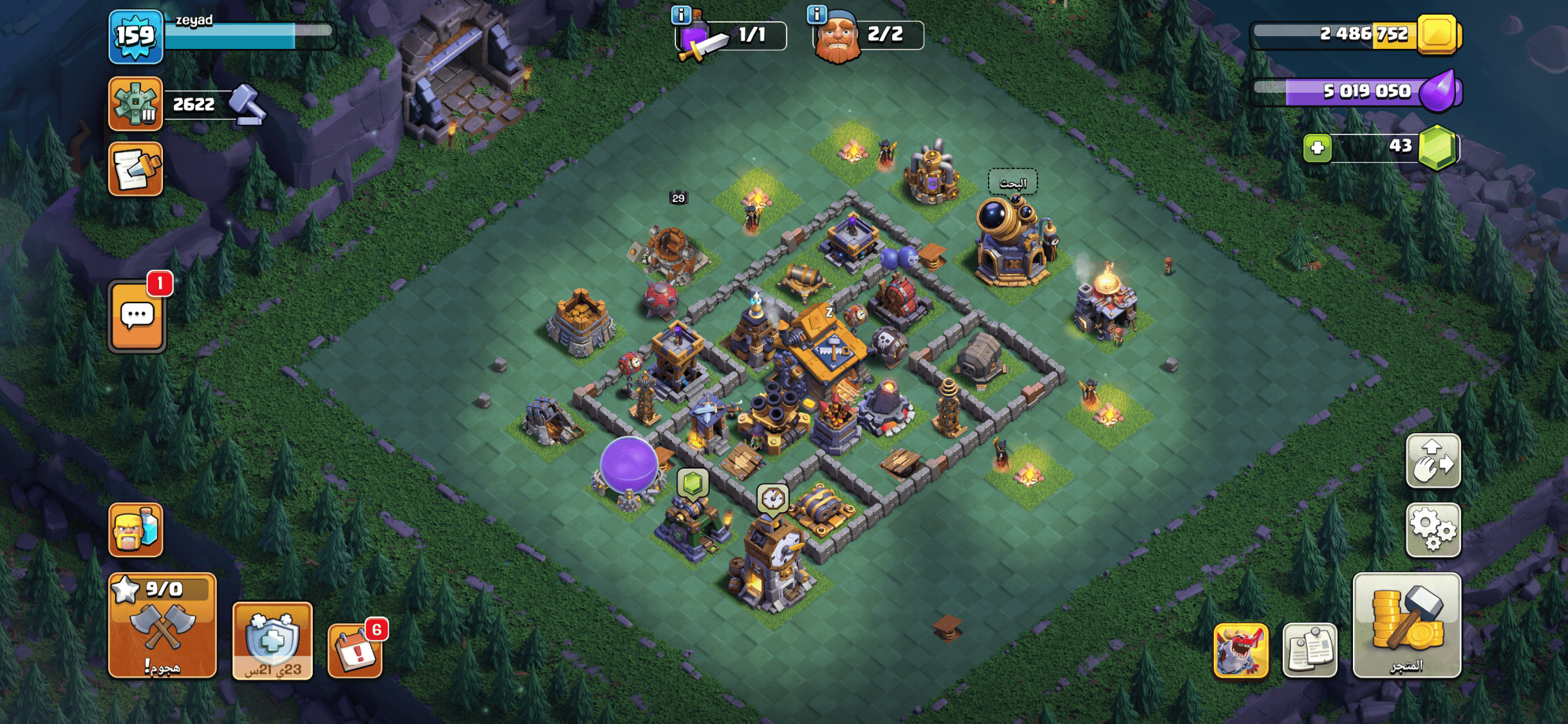Start an attack with the crossed axes button
This screenshot has width=1568, height=724.
[162, 626]
